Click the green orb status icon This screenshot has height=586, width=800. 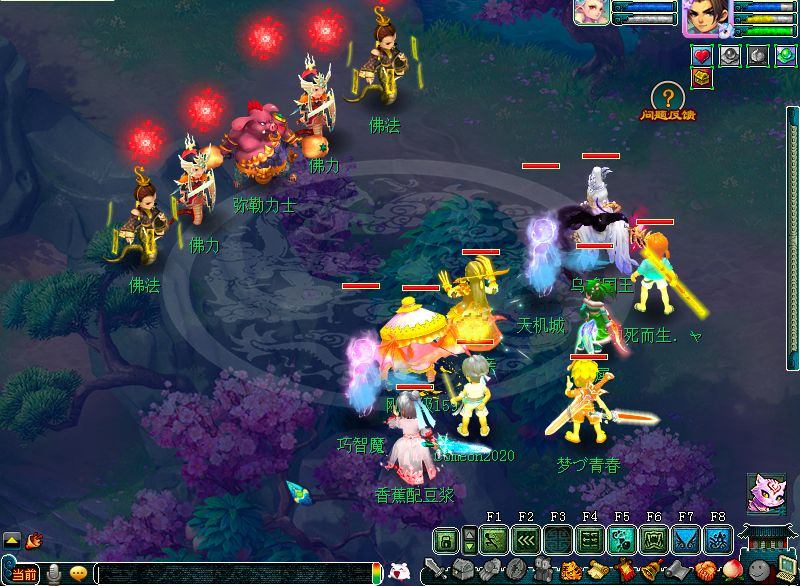786,56
